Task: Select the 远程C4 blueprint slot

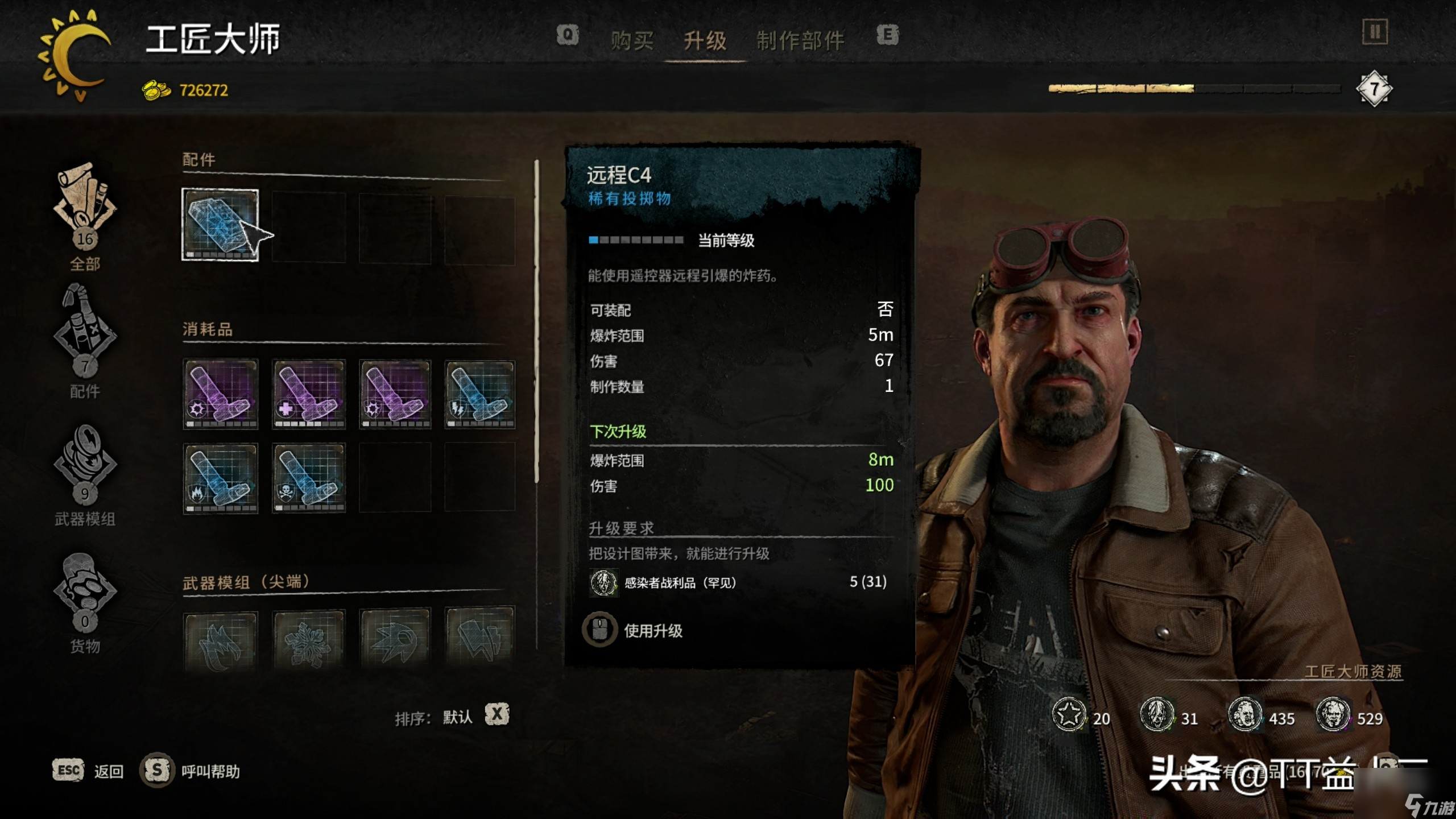Action: tap(220, 225)
